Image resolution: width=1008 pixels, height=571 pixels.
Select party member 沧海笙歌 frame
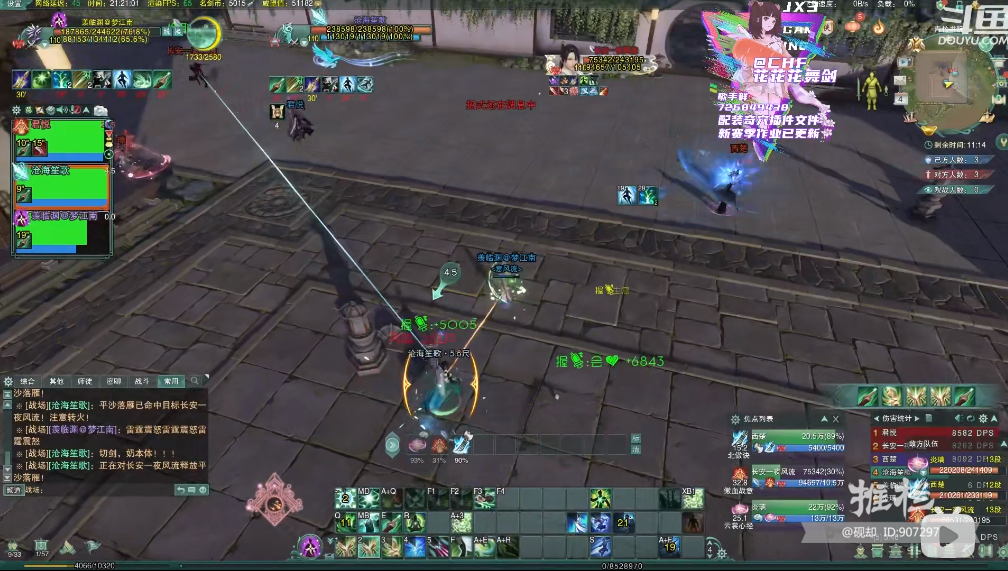60,186
